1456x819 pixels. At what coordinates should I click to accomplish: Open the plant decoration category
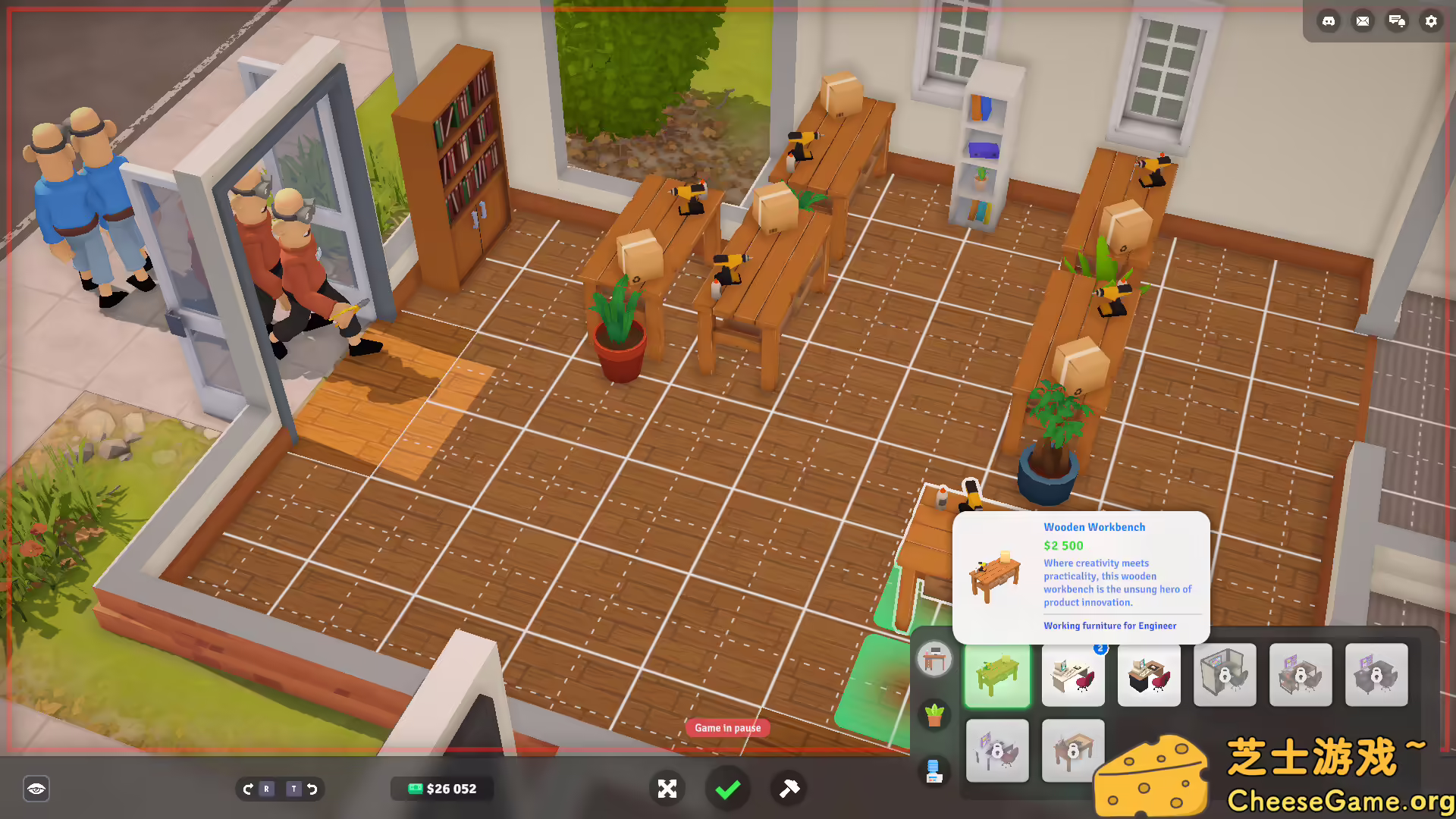pyautogui.click(x=934, y=713)
